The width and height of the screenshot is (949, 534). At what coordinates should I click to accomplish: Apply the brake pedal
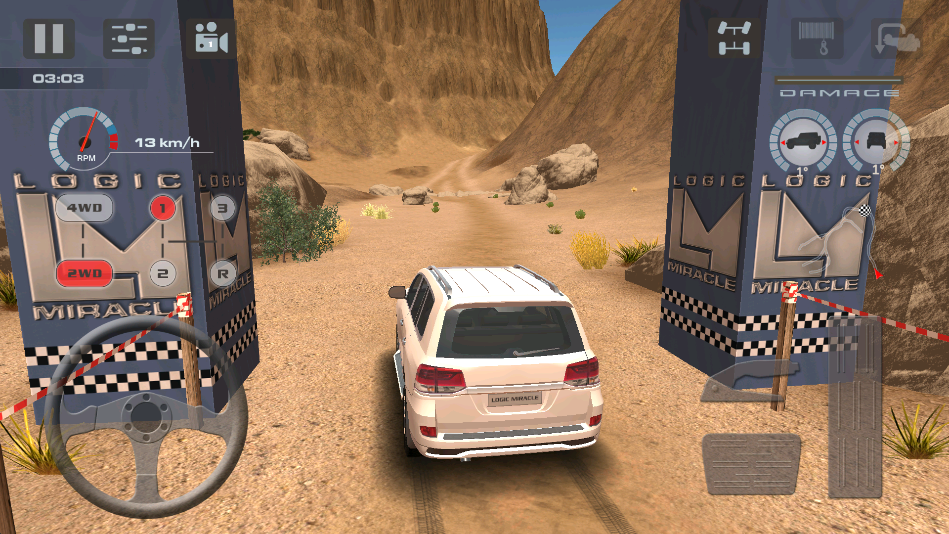[x=751, y=463]
